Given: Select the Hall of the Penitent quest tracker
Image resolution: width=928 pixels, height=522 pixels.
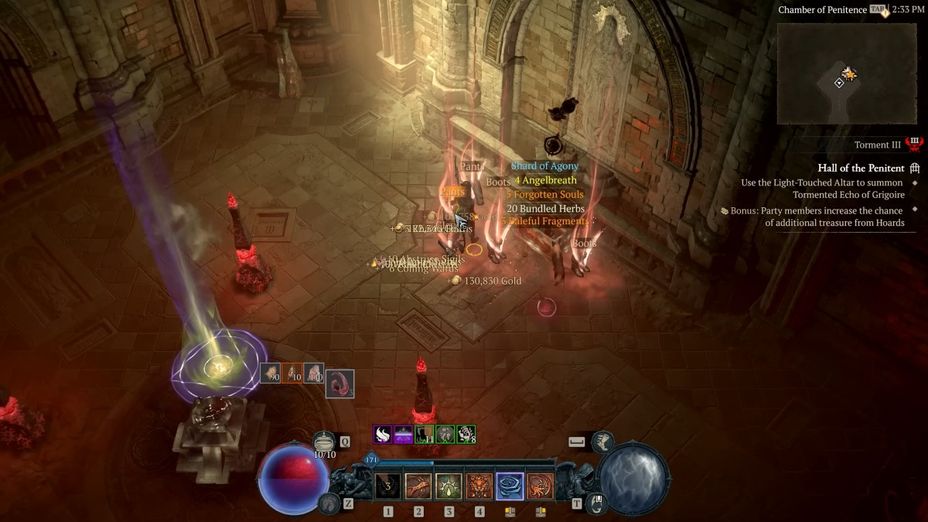Looking at the screenshot, I should tap(861, 168).
